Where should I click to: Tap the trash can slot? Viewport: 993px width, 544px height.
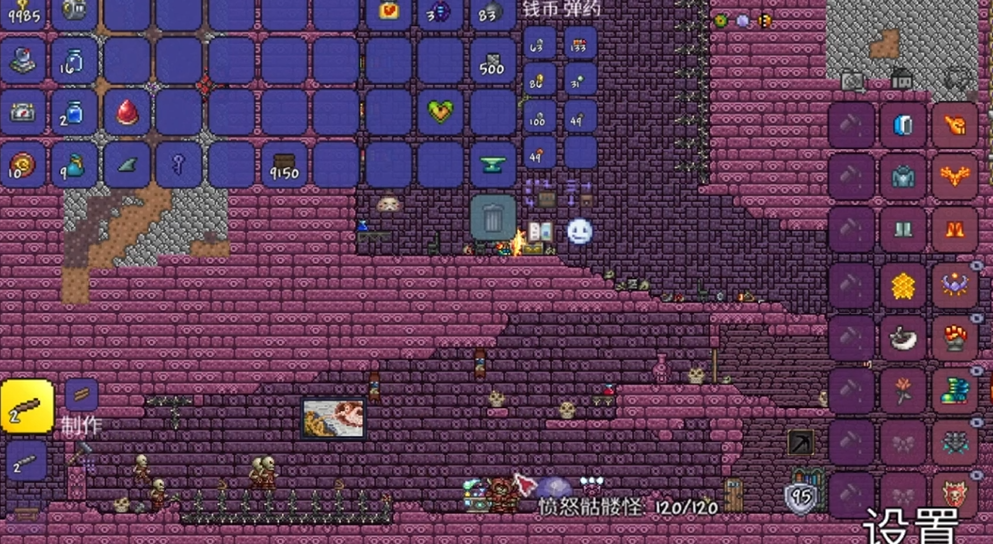pyautogui.click(x=493, y=217)
